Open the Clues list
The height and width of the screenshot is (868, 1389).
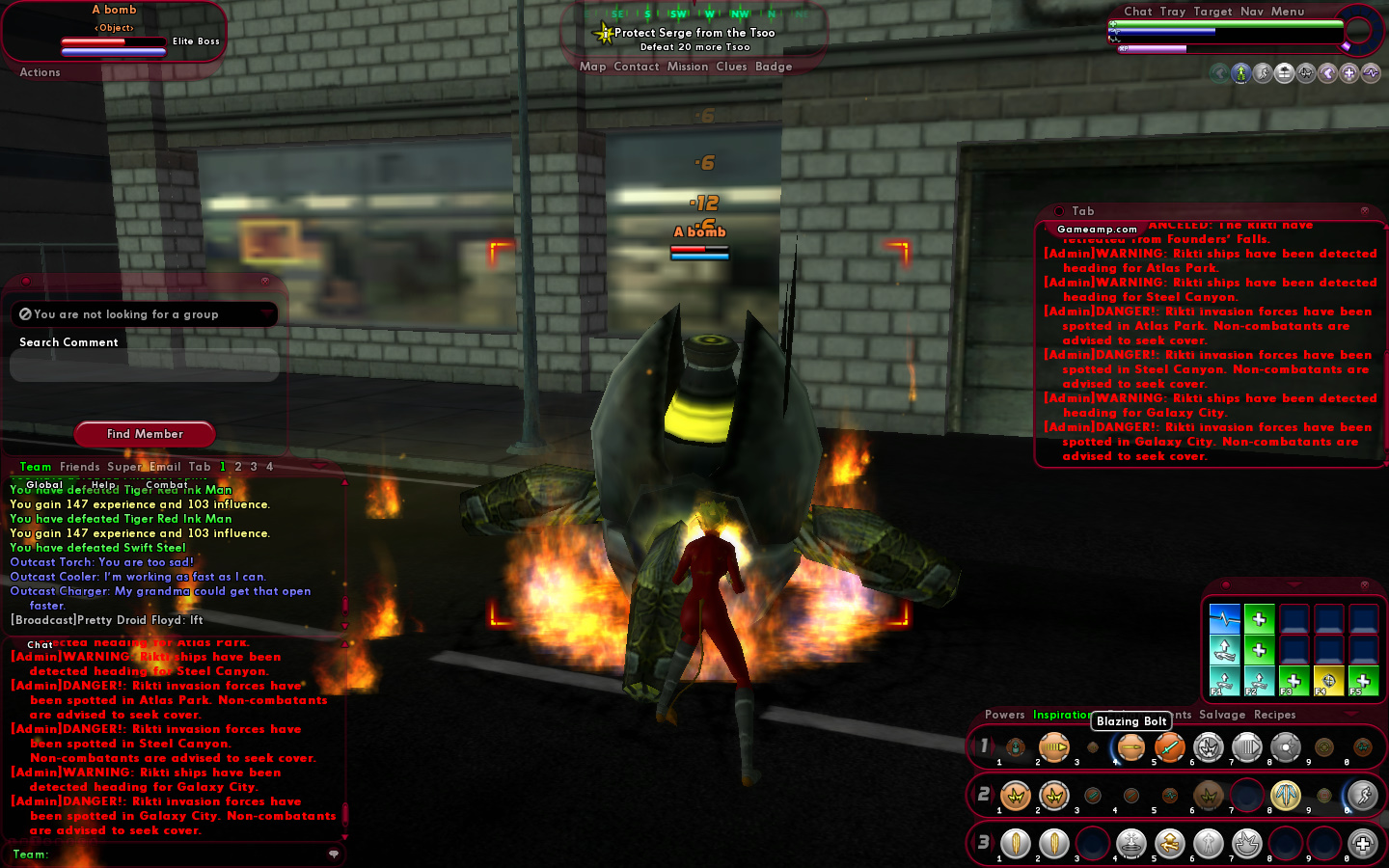[x=731, y=67]
